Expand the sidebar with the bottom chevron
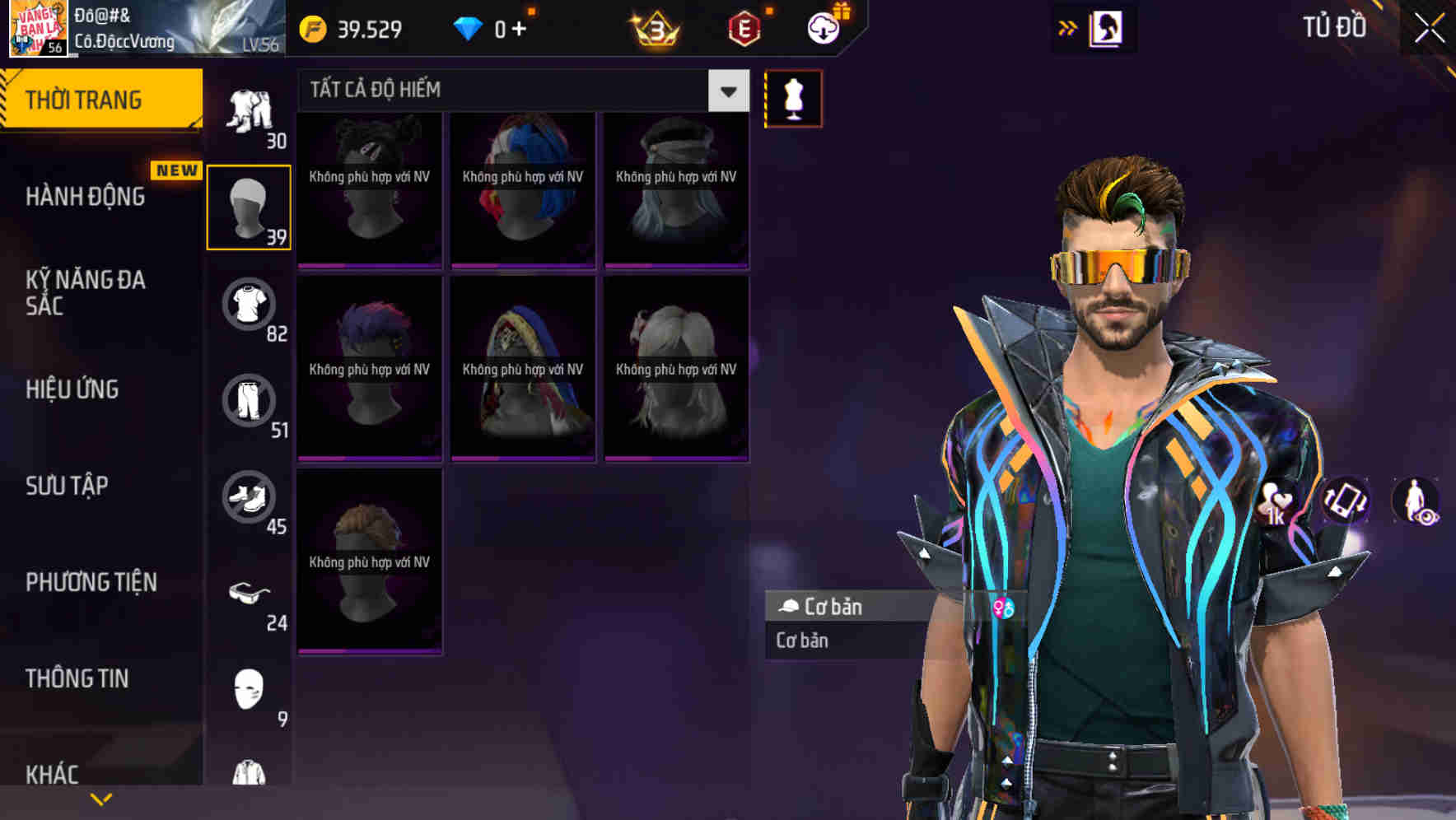The image size is (1456, 820). [x=100, y=799]
